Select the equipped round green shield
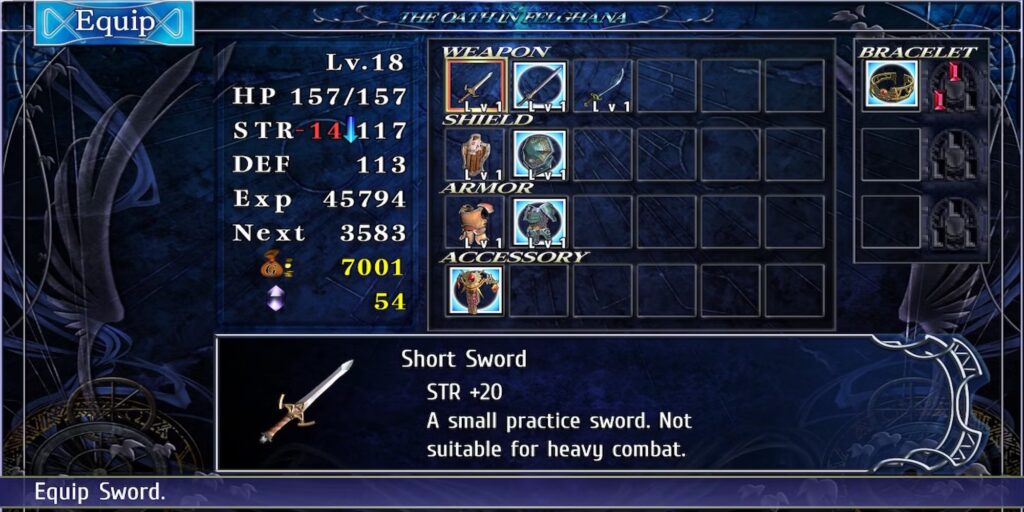The height and width of the screenshot is (512, 1024). 540,154
